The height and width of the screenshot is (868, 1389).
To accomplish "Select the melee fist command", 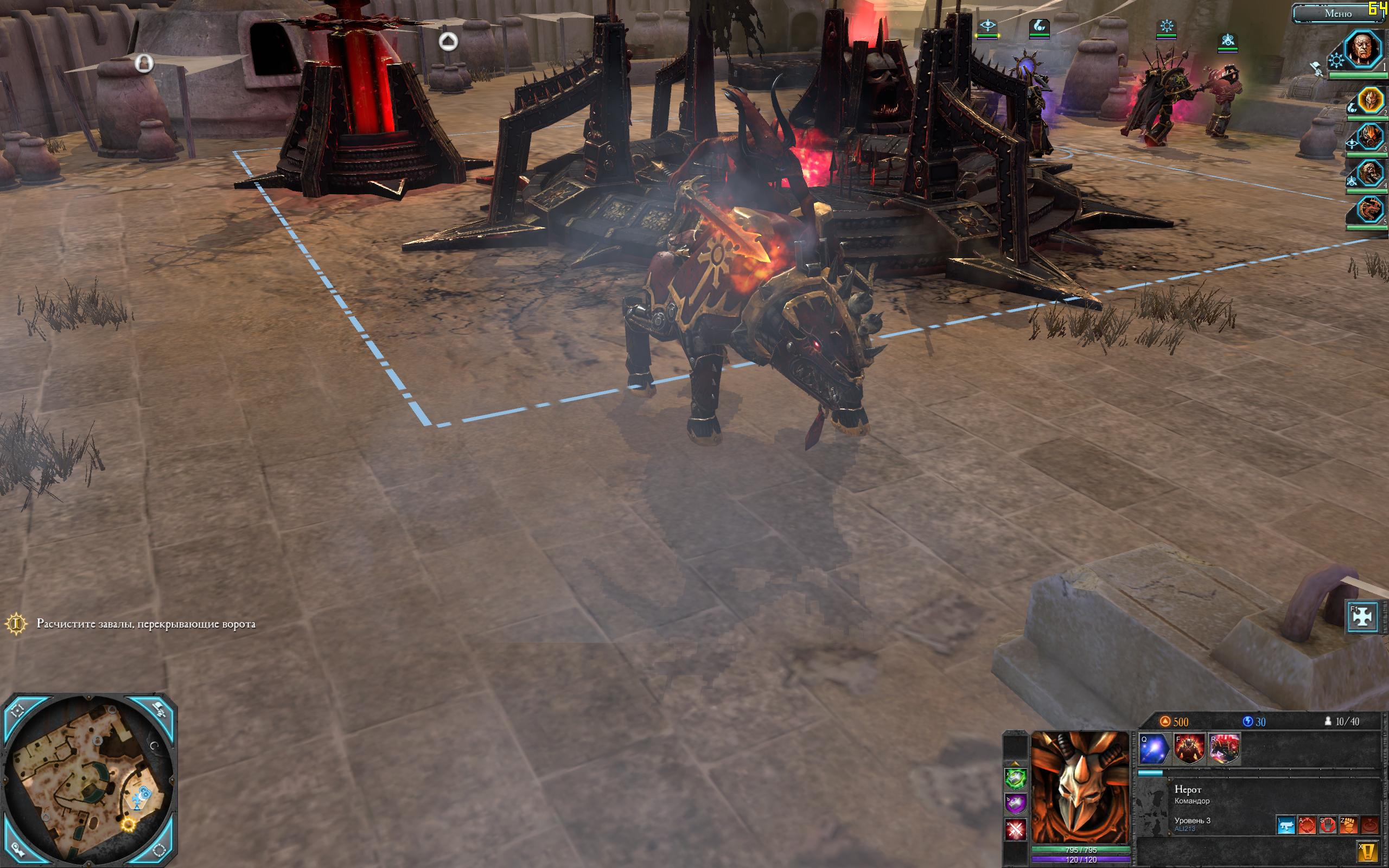I will click(x=1348, y=825).
